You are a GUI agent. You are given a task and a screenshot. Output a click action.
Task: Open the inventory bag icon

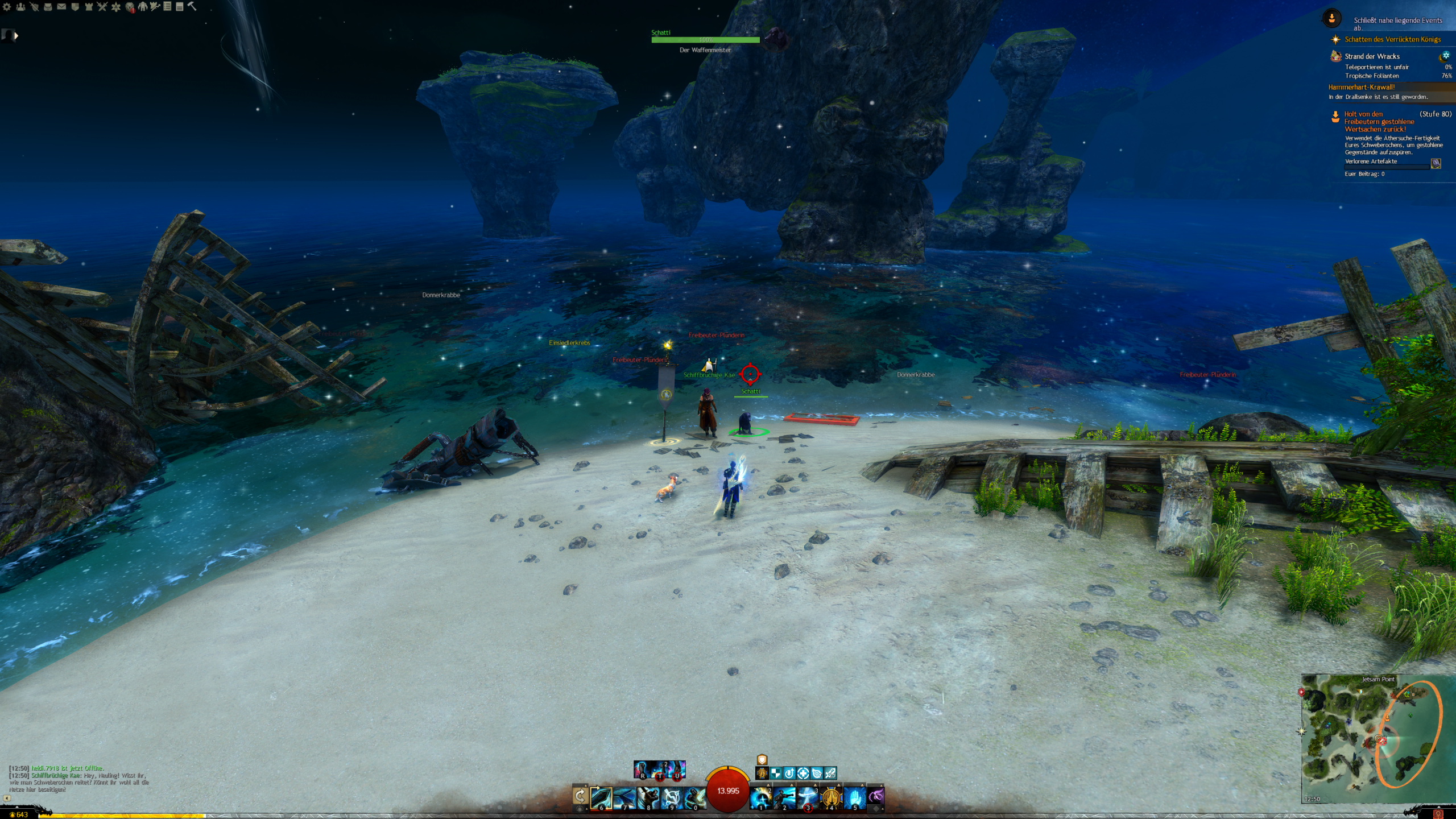point(48,7)
